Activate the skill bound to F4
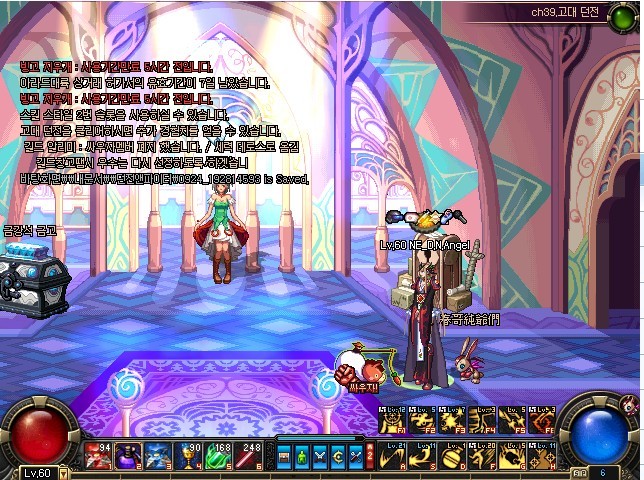This screenshot has width=644, height=480. pyautogui.click(x=482, y=420)
